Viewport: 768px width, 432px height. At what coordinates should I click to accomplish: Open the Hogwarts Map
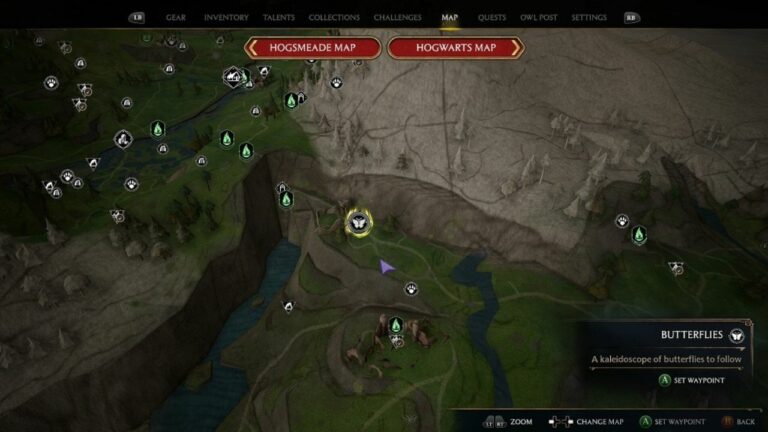tap(456, 48)
